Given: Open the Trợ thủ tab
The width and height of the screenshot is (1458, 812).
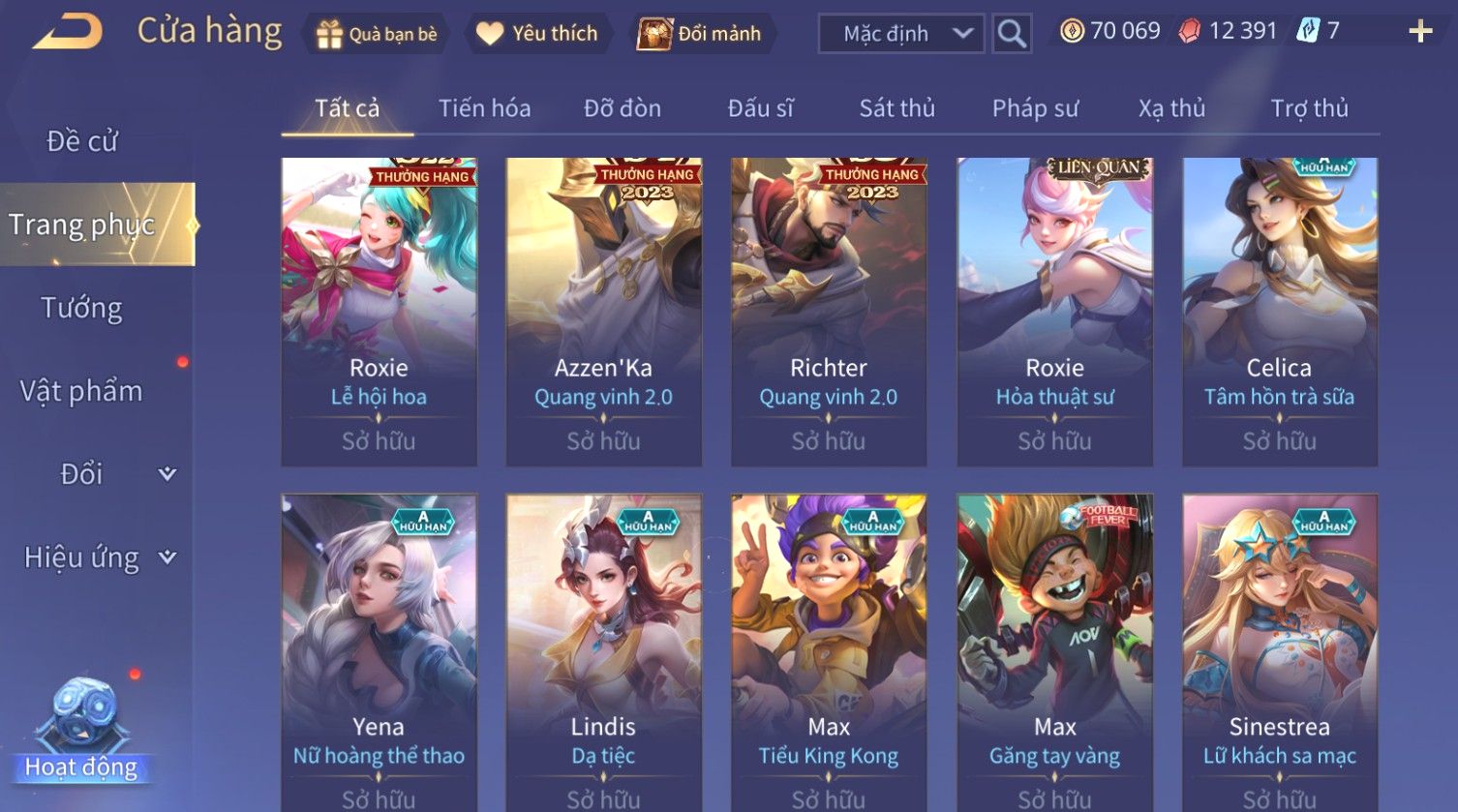Looking at the screenshot, I should click(1309, 108).
